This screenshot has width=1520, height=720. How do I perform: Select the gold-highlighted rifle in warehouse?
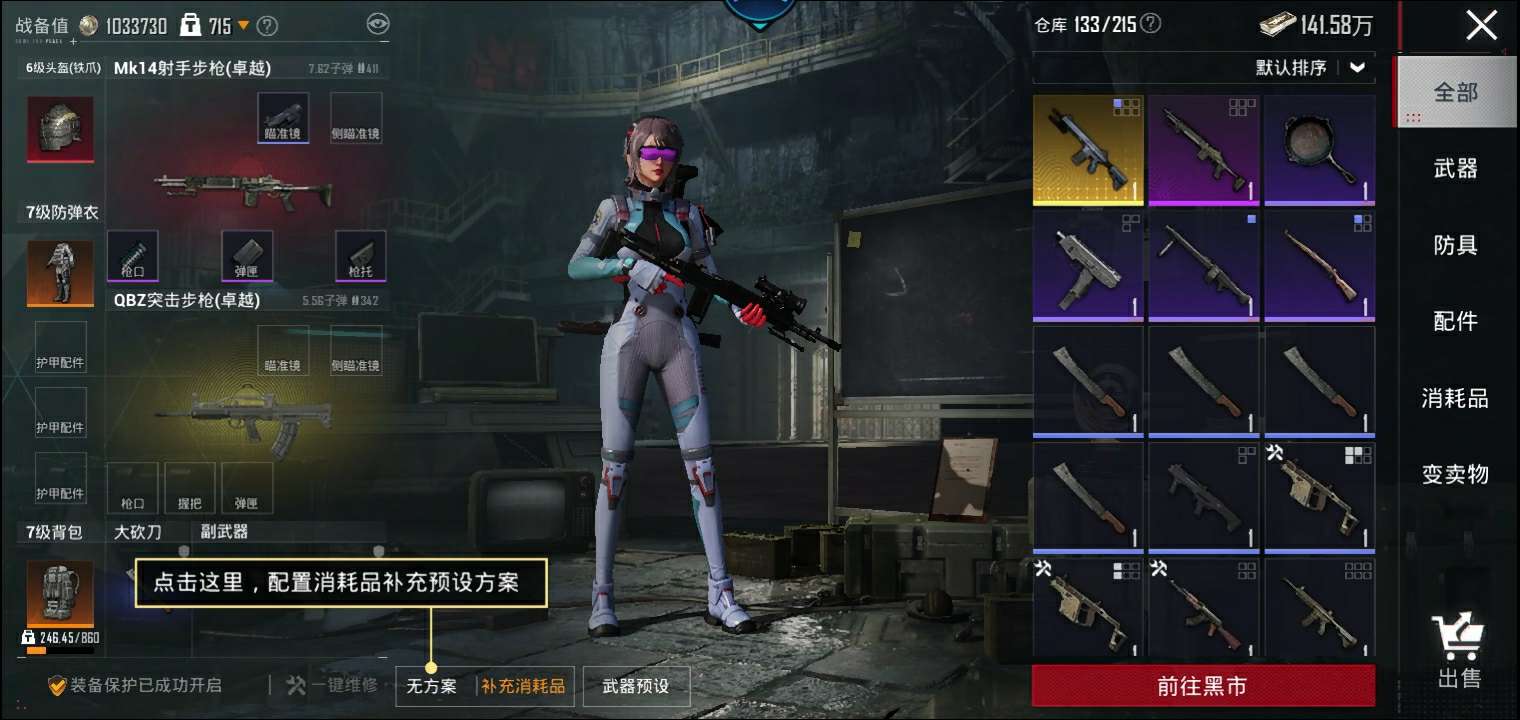point(1088,150)
